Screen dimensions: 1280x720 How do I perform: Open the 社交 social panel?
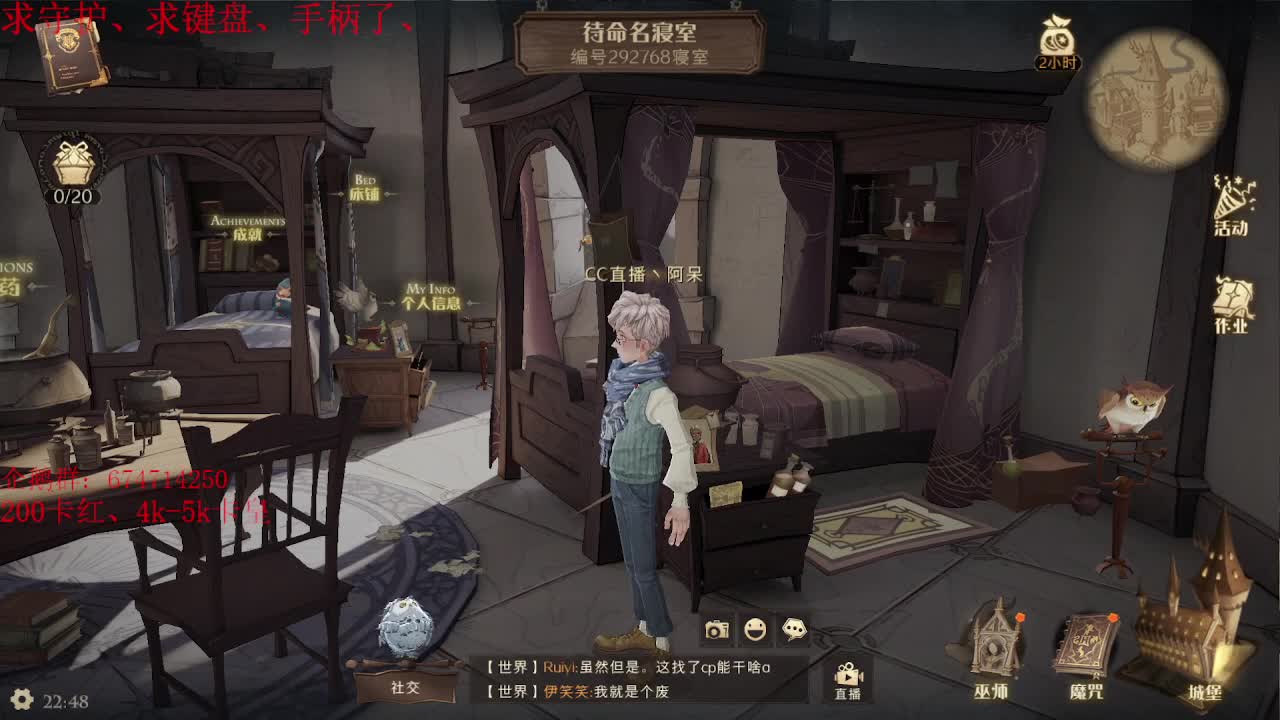tap(405, 687)
